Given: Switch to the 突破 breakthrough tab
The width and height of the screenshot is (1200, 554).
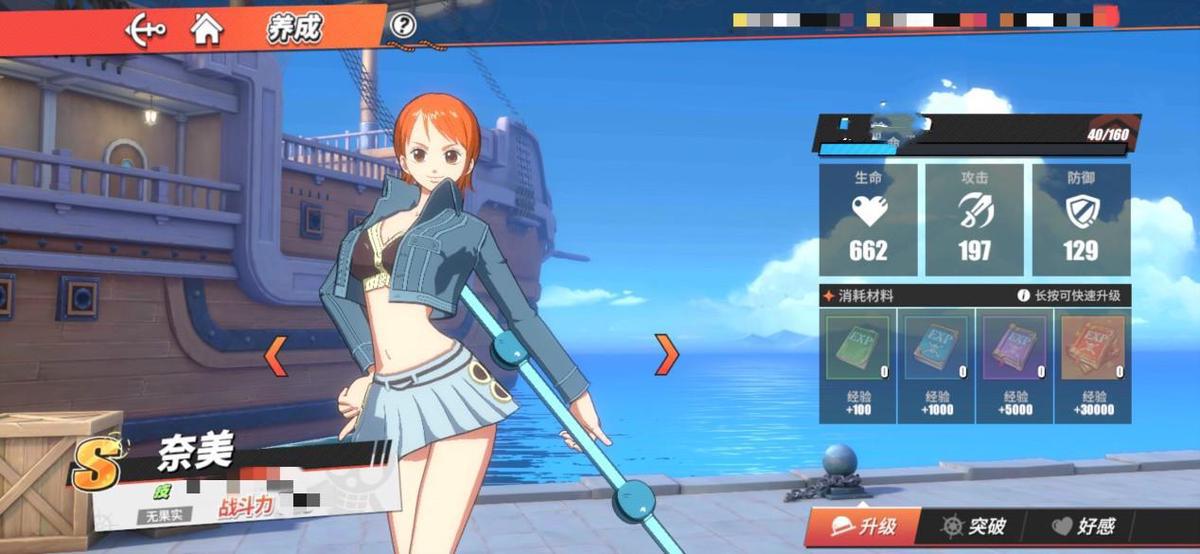Looking at the screenshot, I should (974, 526).
